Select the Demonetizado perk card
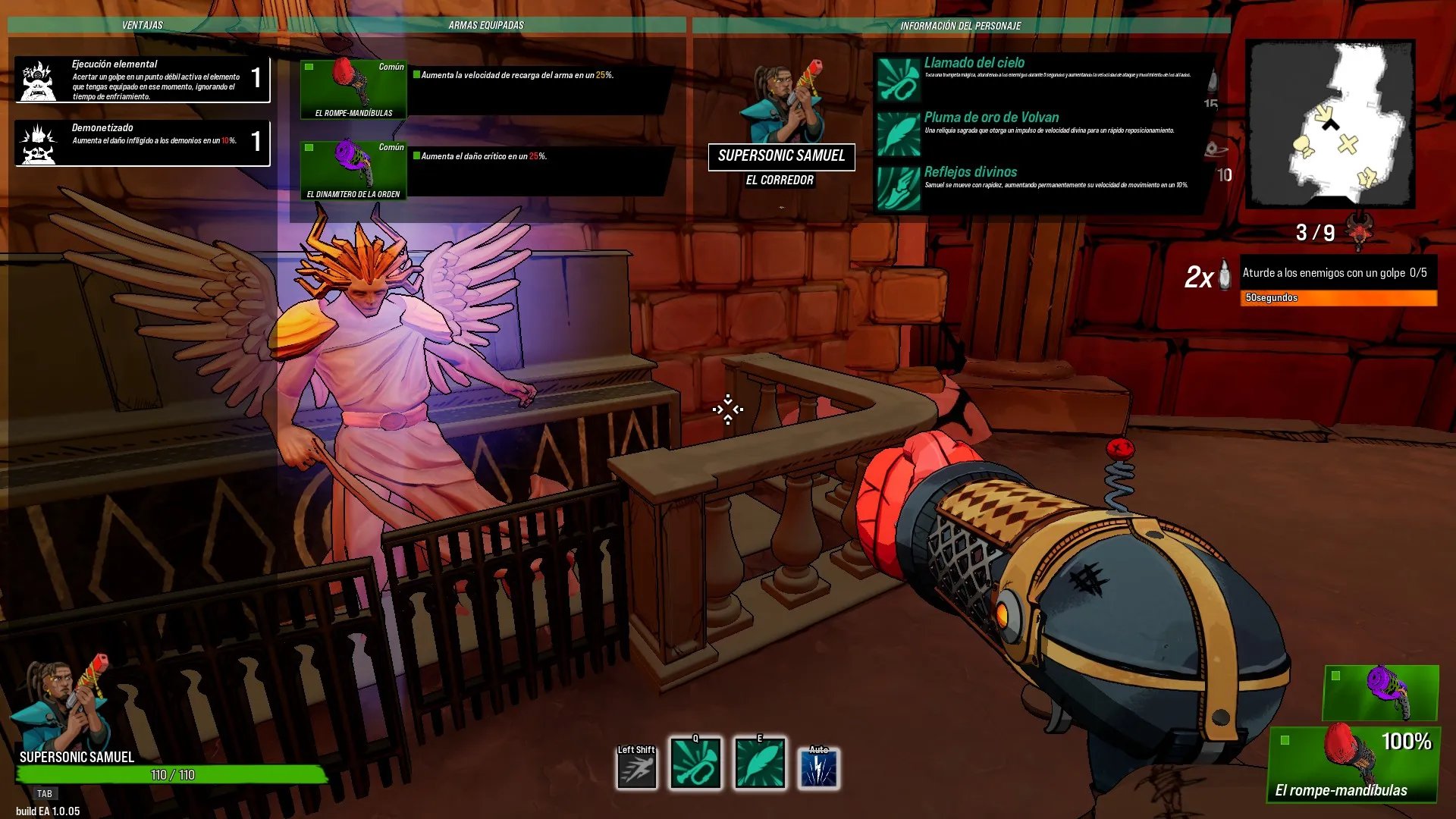This screenshot has height=819, width=1456. 143,142
